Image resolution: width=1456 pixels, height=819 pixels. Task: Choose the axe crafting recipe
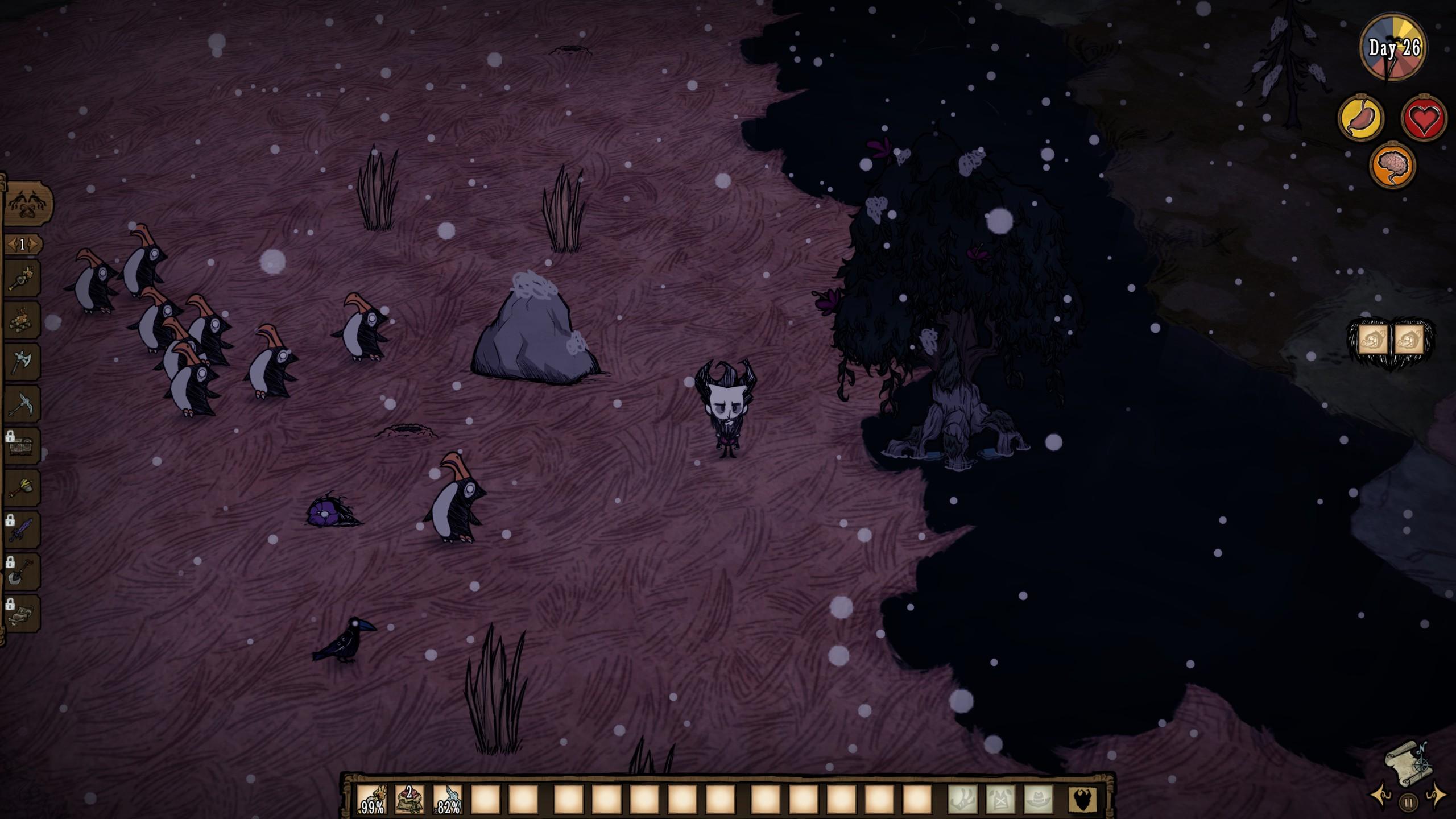22,362
